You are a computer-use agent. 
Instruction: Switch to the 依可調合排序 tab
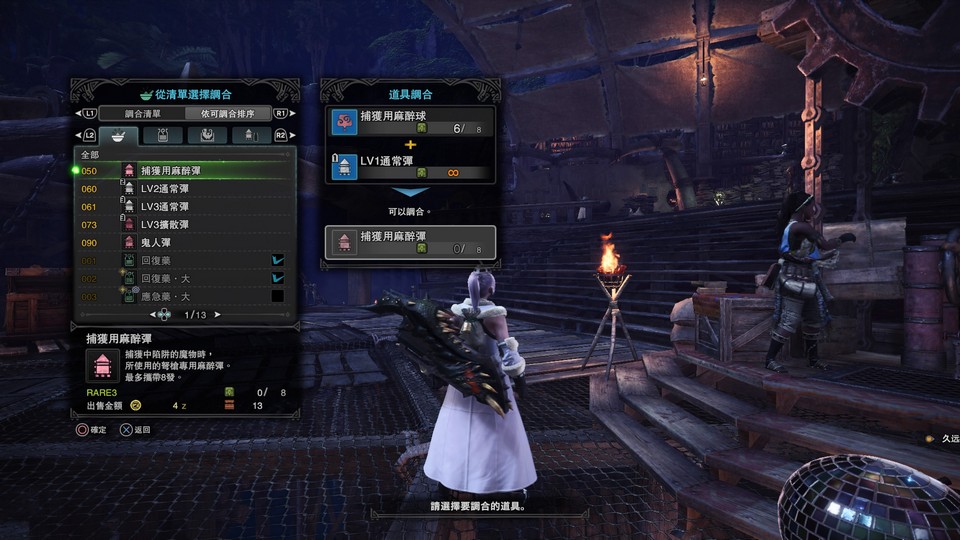click(x=229, y=114)
